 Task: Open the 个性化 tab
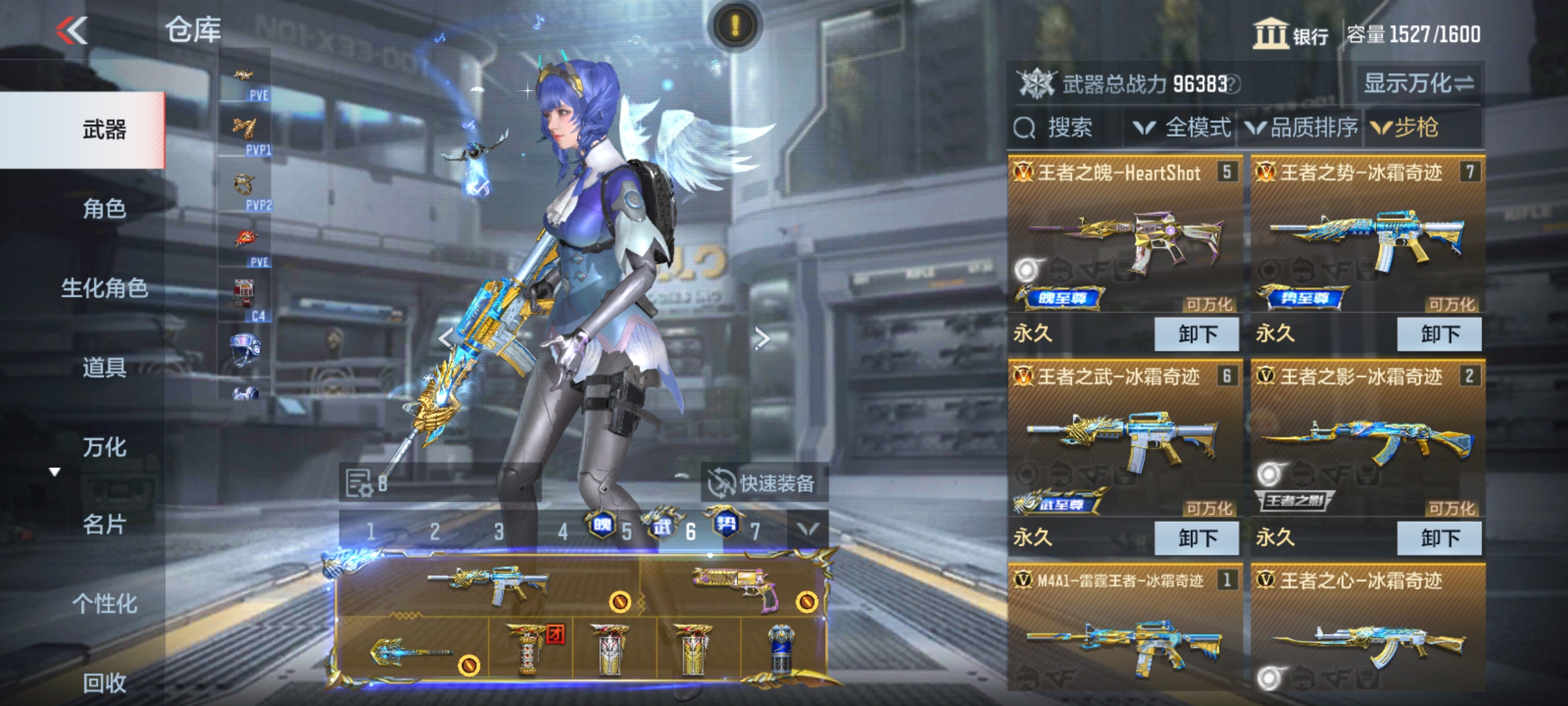(x=104, y=603)
